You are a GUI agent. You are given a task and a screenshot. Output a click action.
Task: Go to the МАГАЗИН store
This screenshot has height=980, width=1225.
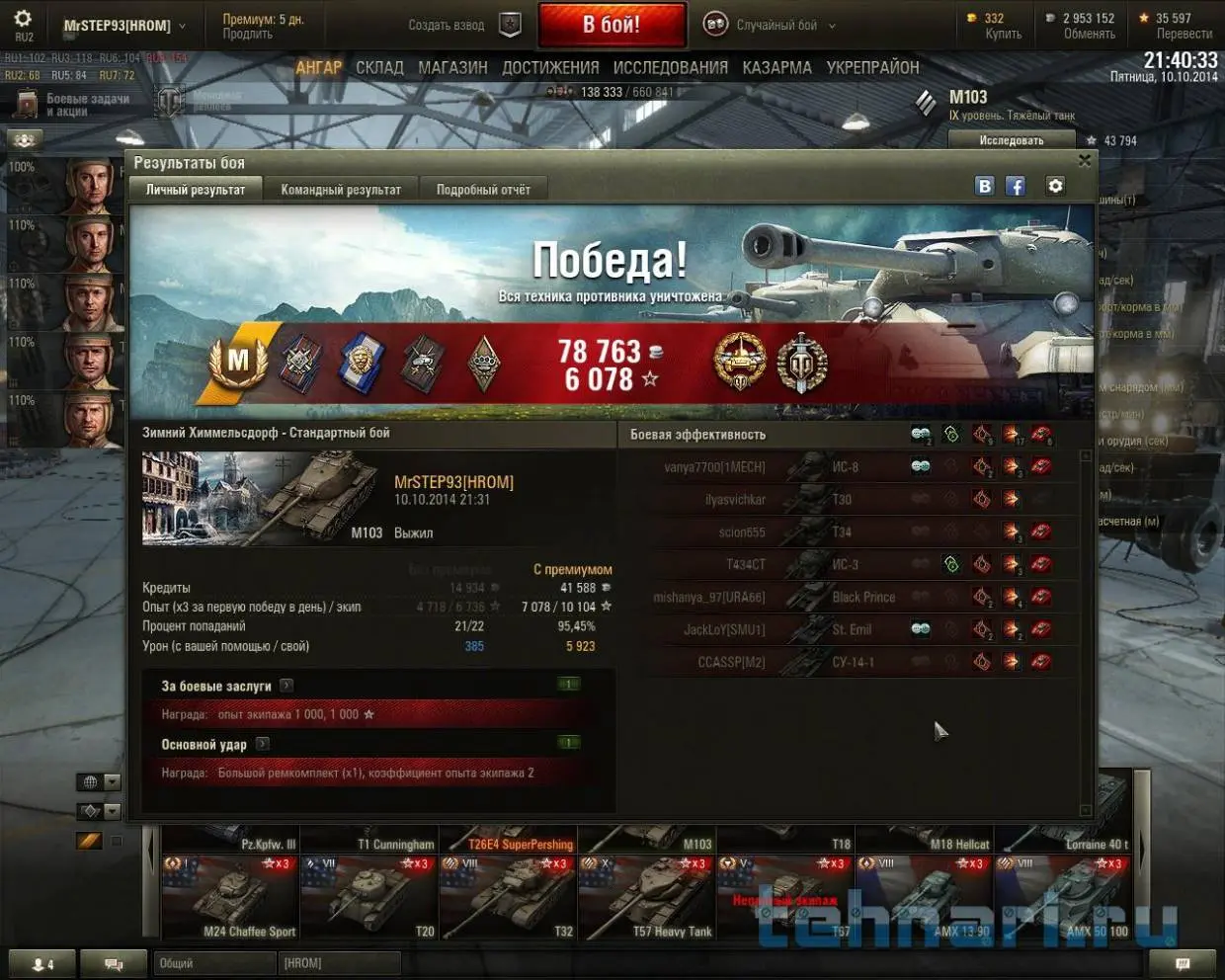[x=452, y=68]
